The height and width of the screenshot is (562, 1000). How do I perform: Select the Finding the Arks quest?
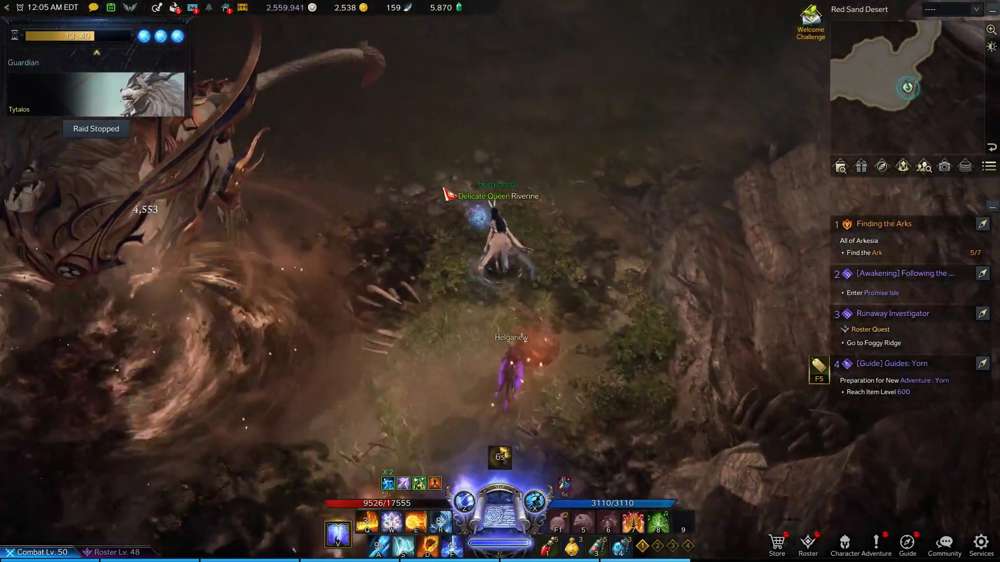pyautogui.click(x=884, y=224)
